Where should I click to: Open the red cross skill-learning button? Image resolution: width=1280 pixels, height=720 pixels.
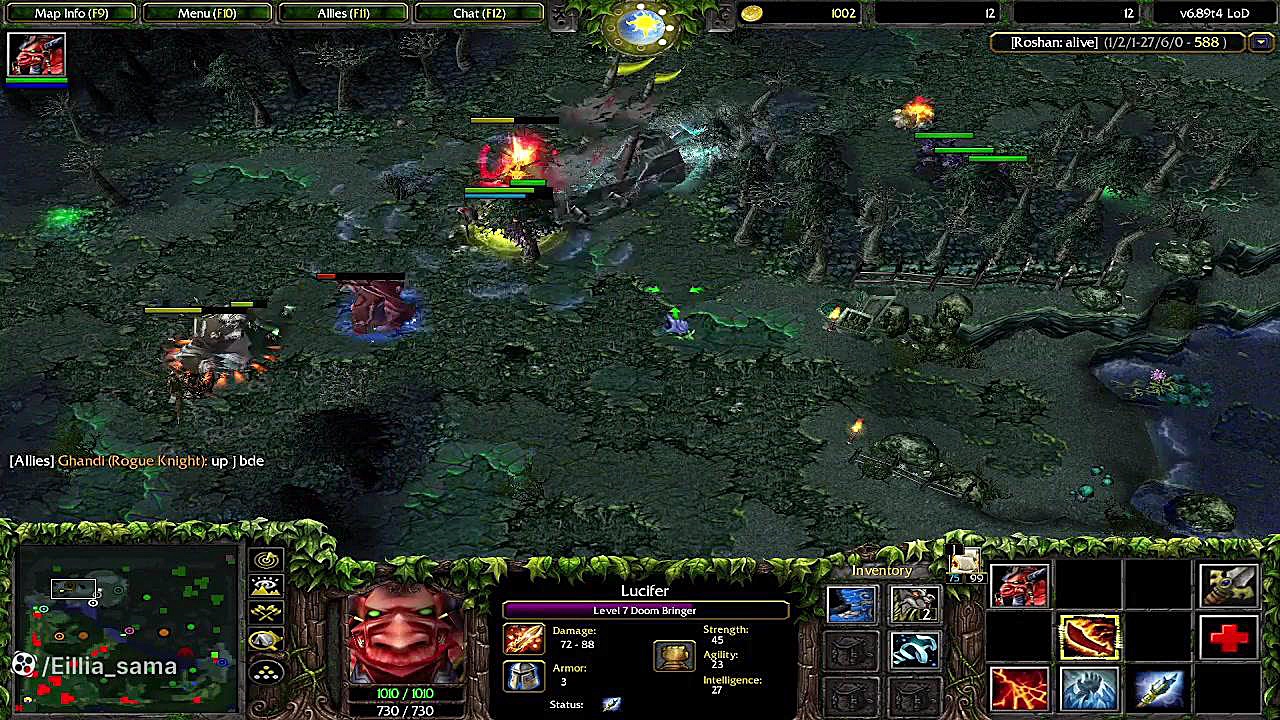pos(1229,638)
